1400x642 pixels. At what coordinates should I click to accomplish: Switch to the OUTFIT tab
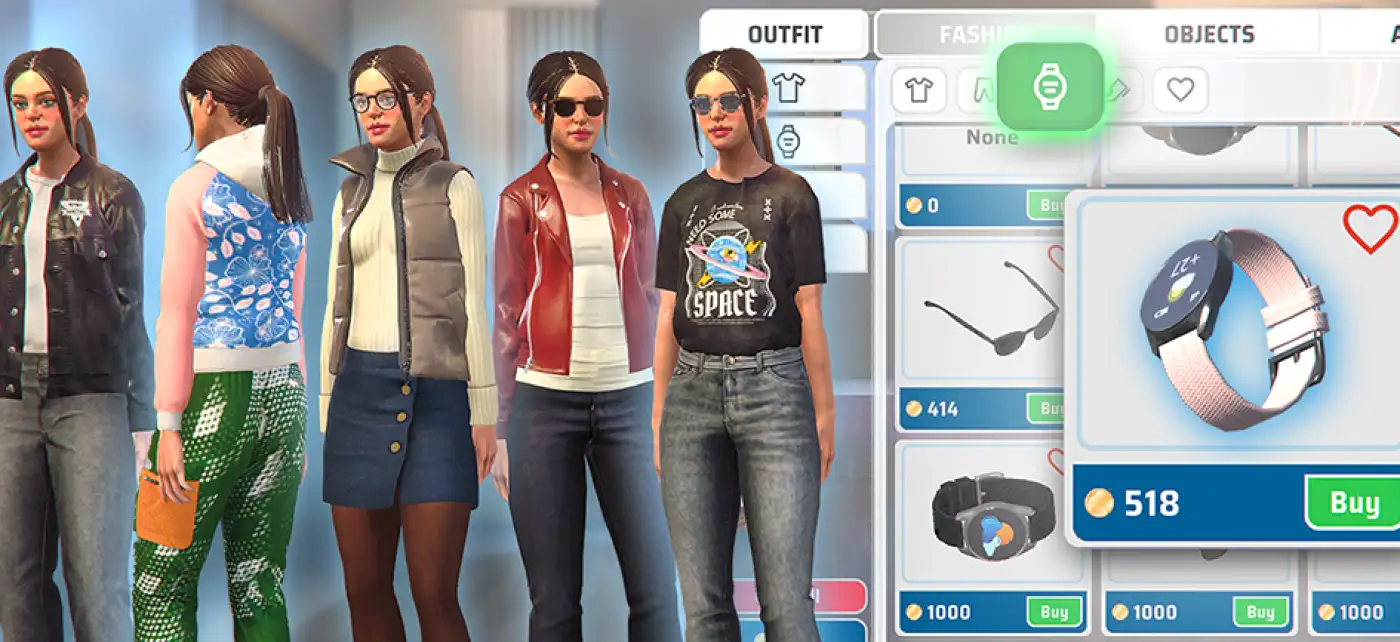(784, 34)
